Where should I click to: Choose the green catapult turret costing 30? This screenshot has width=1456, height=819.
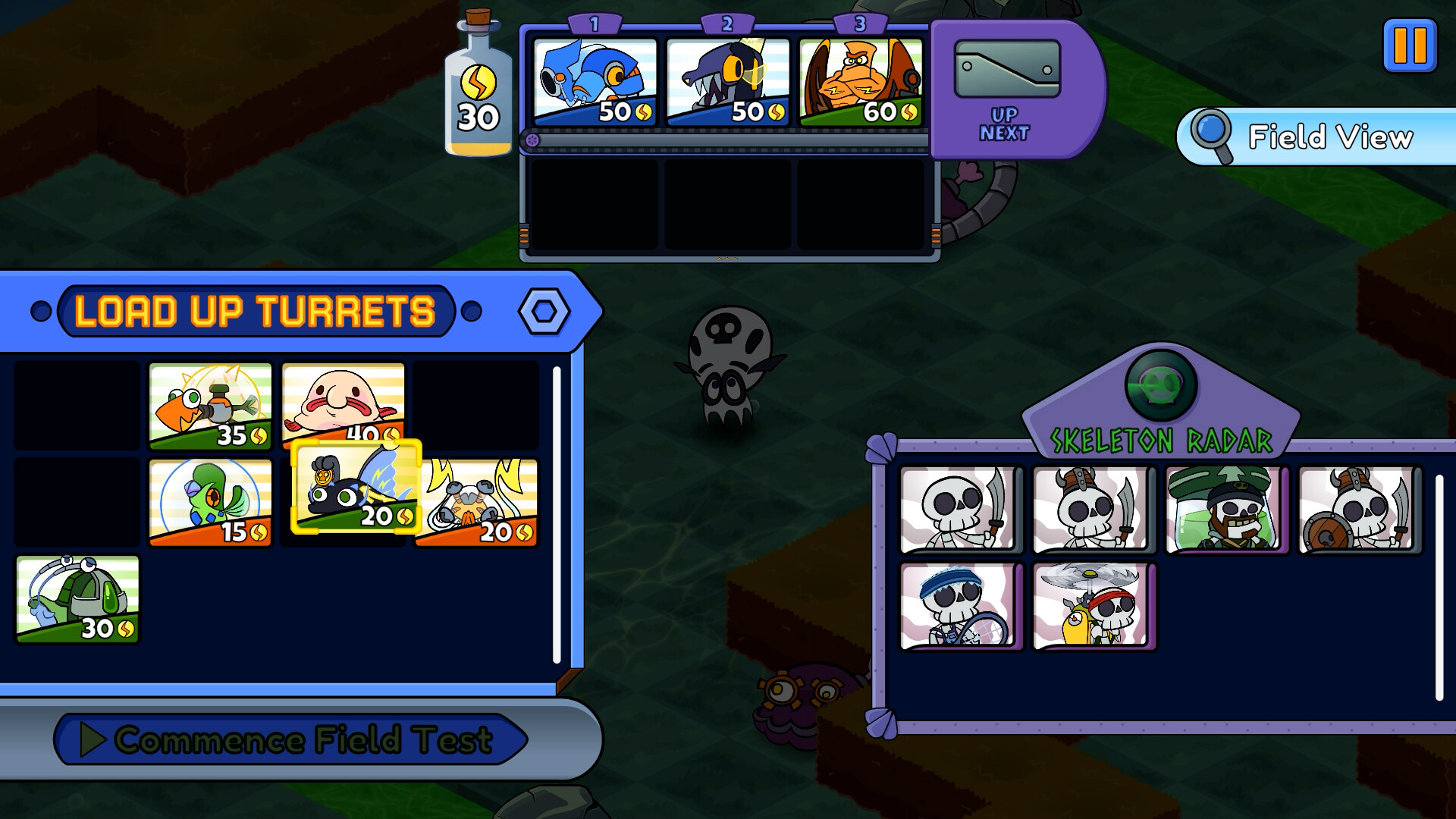click(76, 599)
